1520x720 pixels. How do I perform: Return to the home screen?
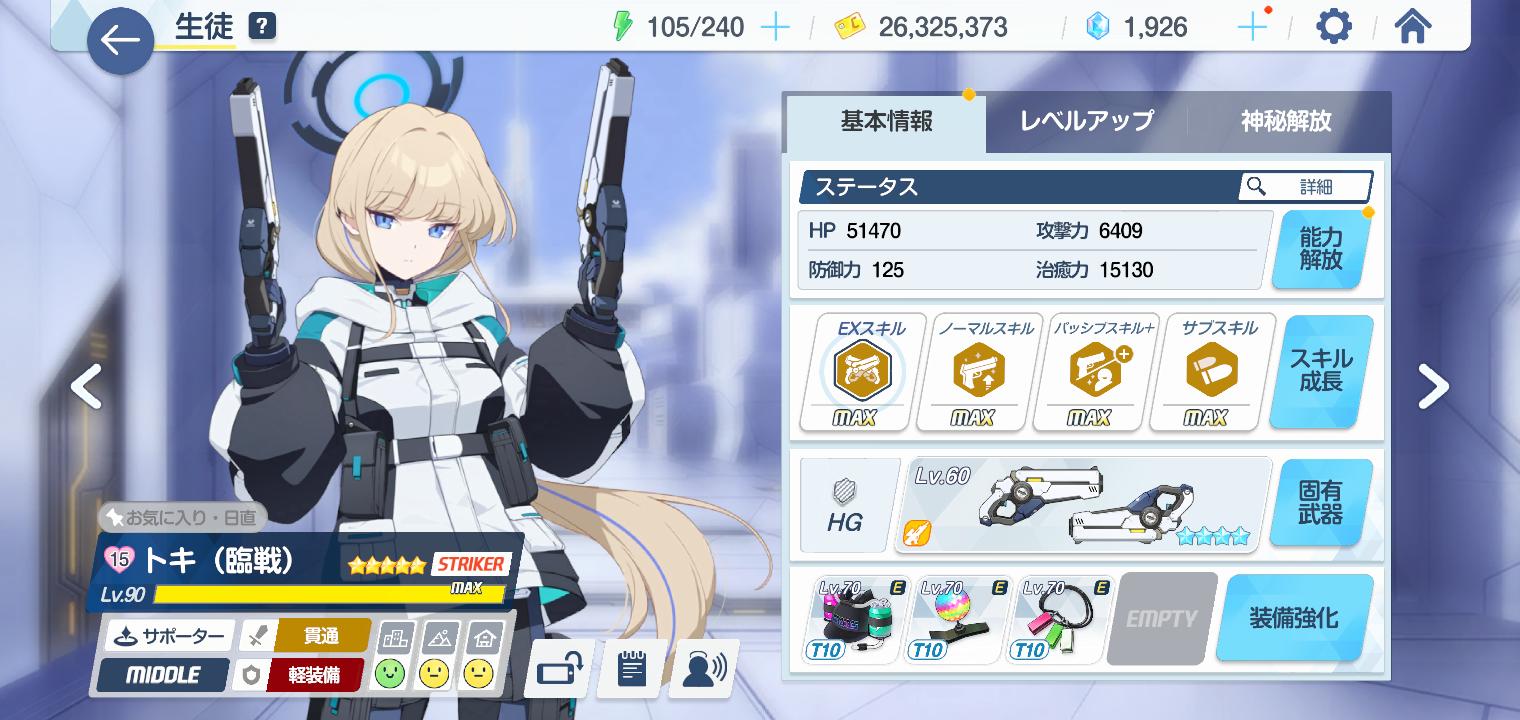click(1412, 27)
